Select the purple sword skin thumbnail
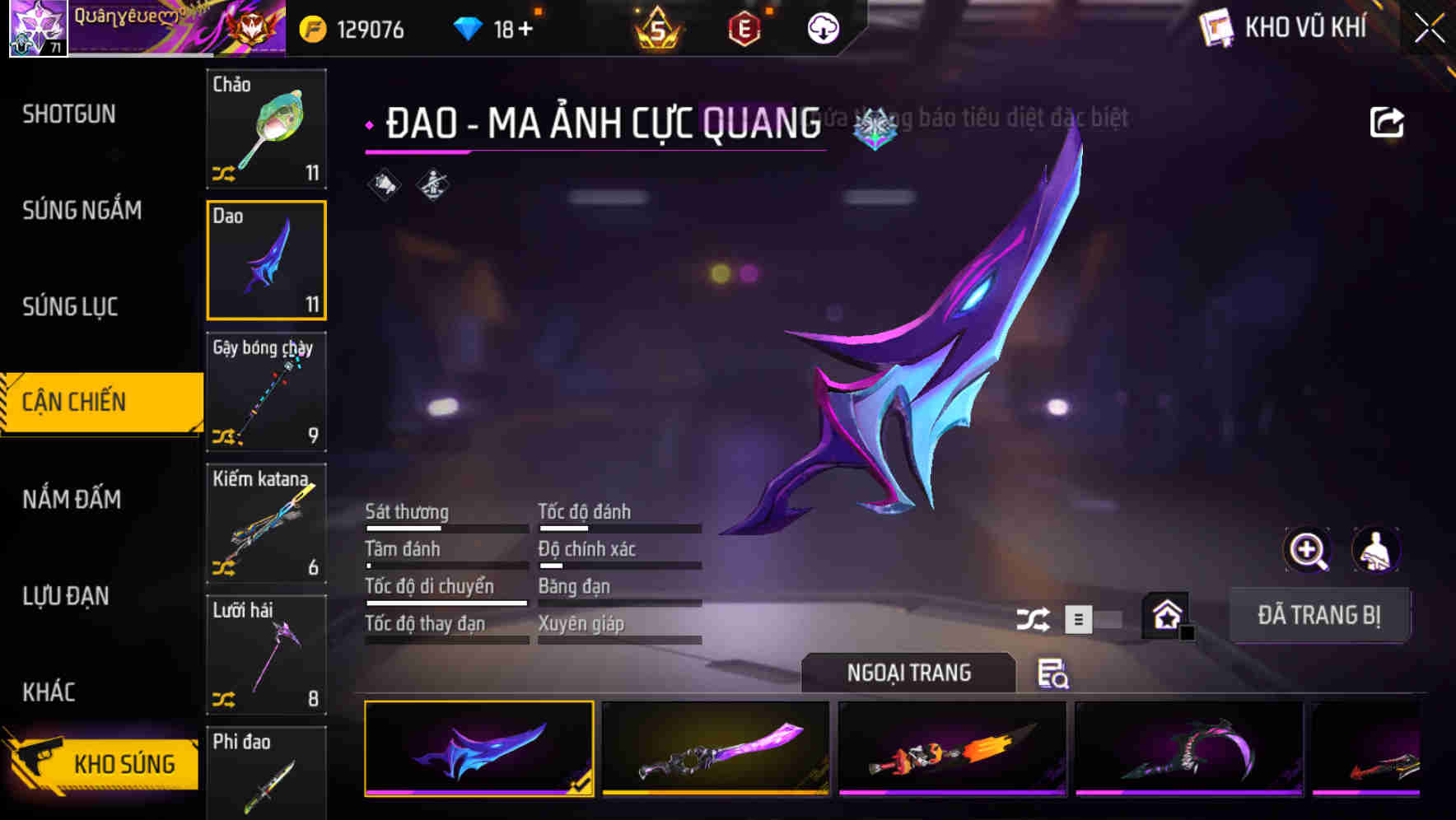Image resolution: width=1456 pixels, height=820 pixels. click(x=716, y=749)
